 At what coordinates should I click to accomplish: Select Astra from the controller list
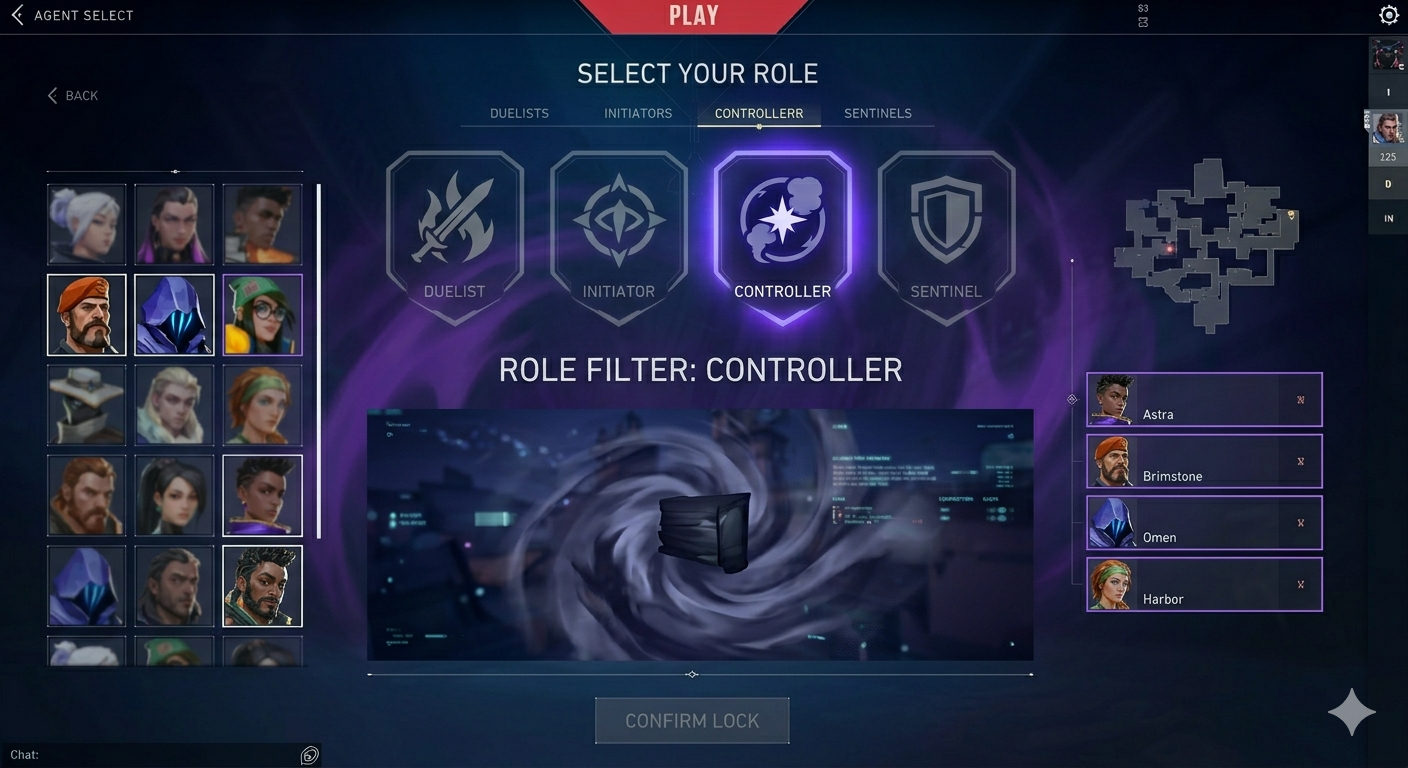(1204, 400)
